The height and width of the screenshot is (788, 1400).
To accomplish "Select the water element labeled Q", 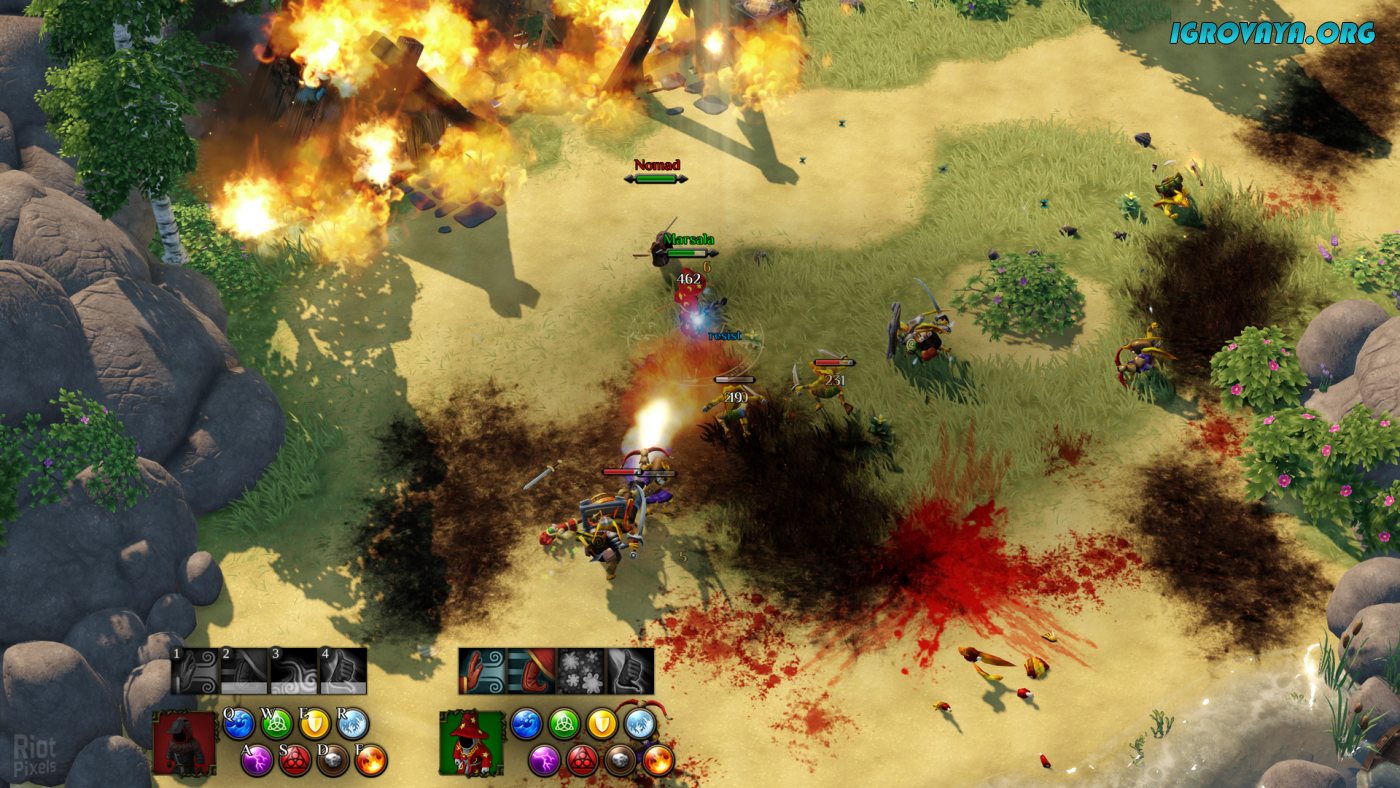I will click(238, 723).
